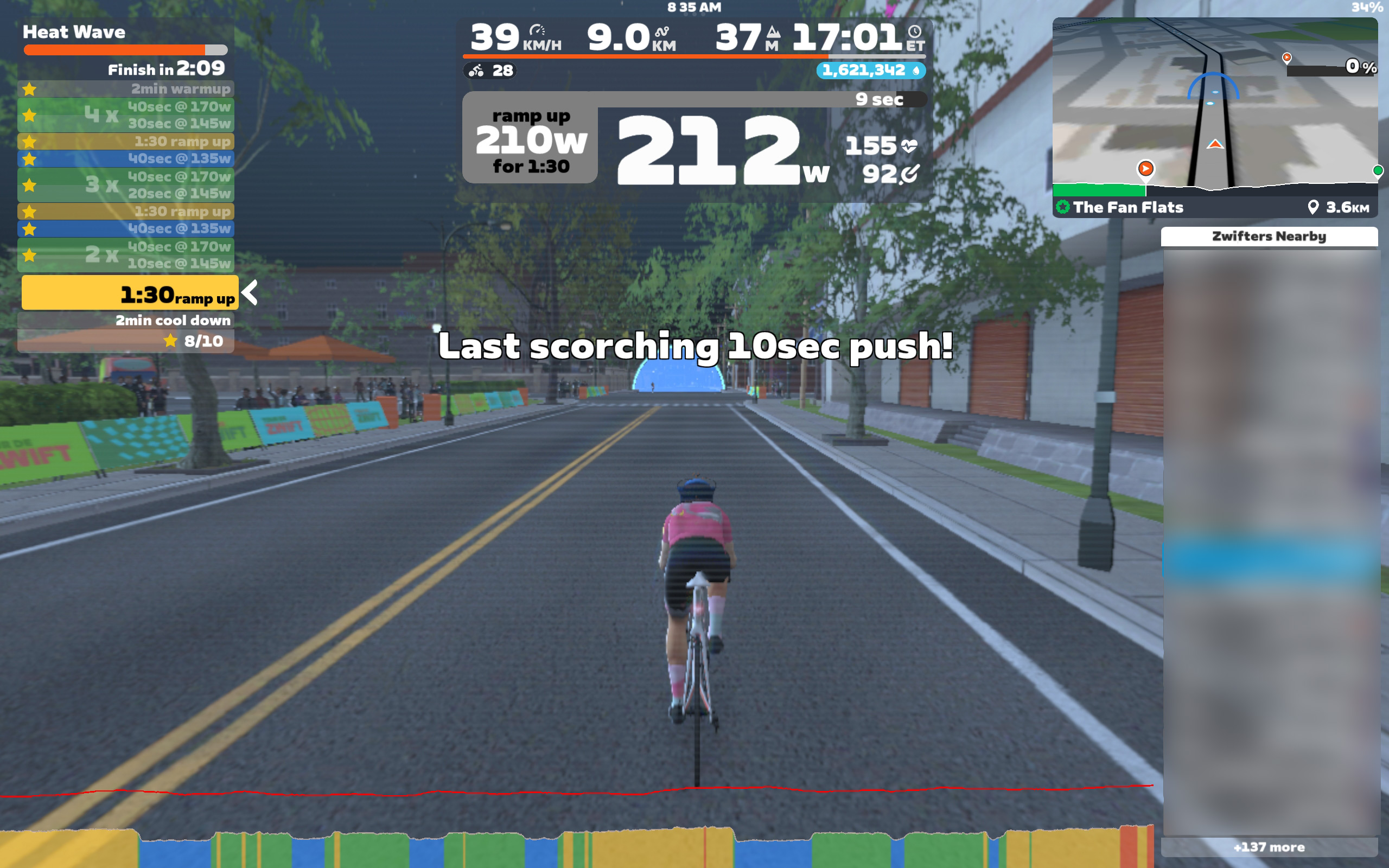Select the 2min cool down step
The height and width of the screenshot is (868, 1389).
pyautogui.click(x=126, y=320)
